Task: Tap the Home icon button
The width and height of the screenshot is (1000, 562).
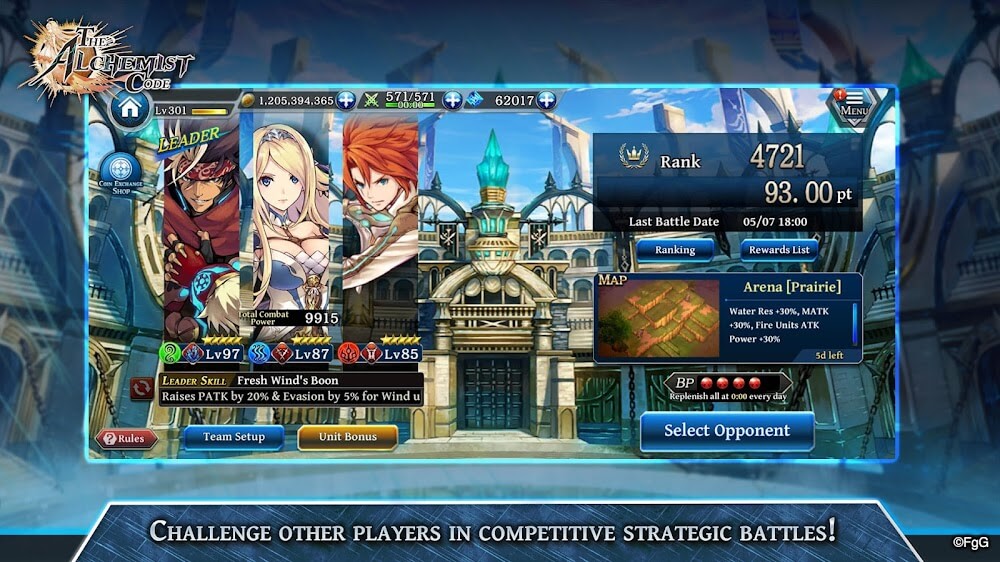Action: 130,107
